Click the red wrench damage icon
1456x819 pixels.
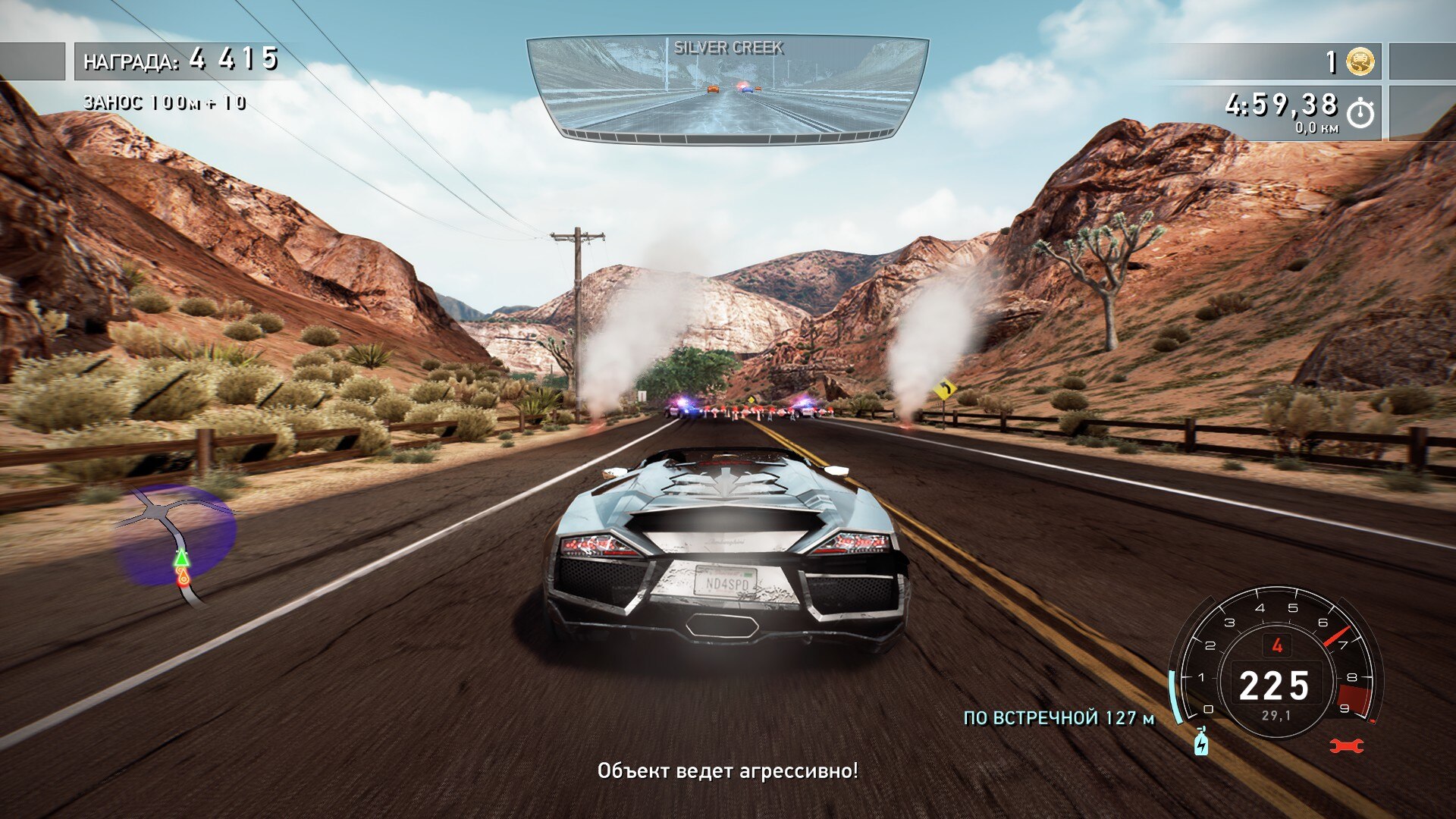pos(1347,746)
